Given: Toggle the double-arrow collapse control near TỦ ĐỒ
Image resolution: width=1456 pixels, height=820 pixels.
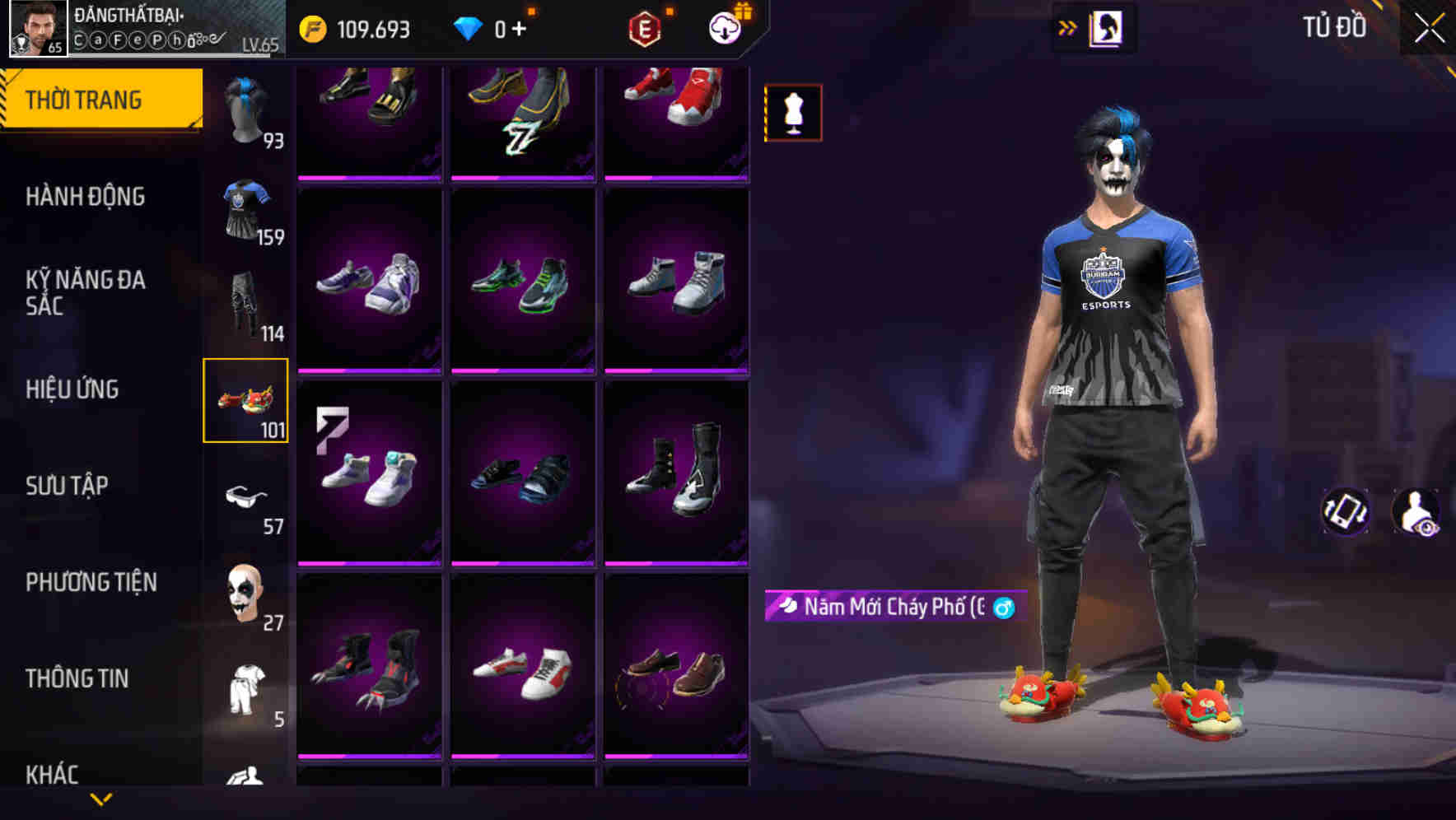Looking at the screenshot, I should click(1068, 27).
